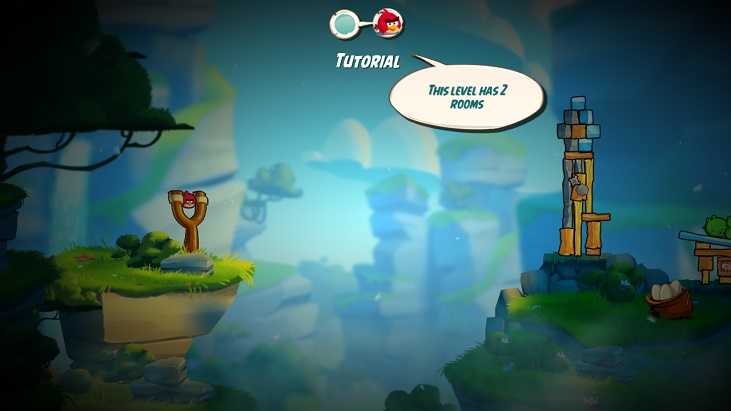
Task: Click the red bird room progress icon
Action: pos(387,22)
